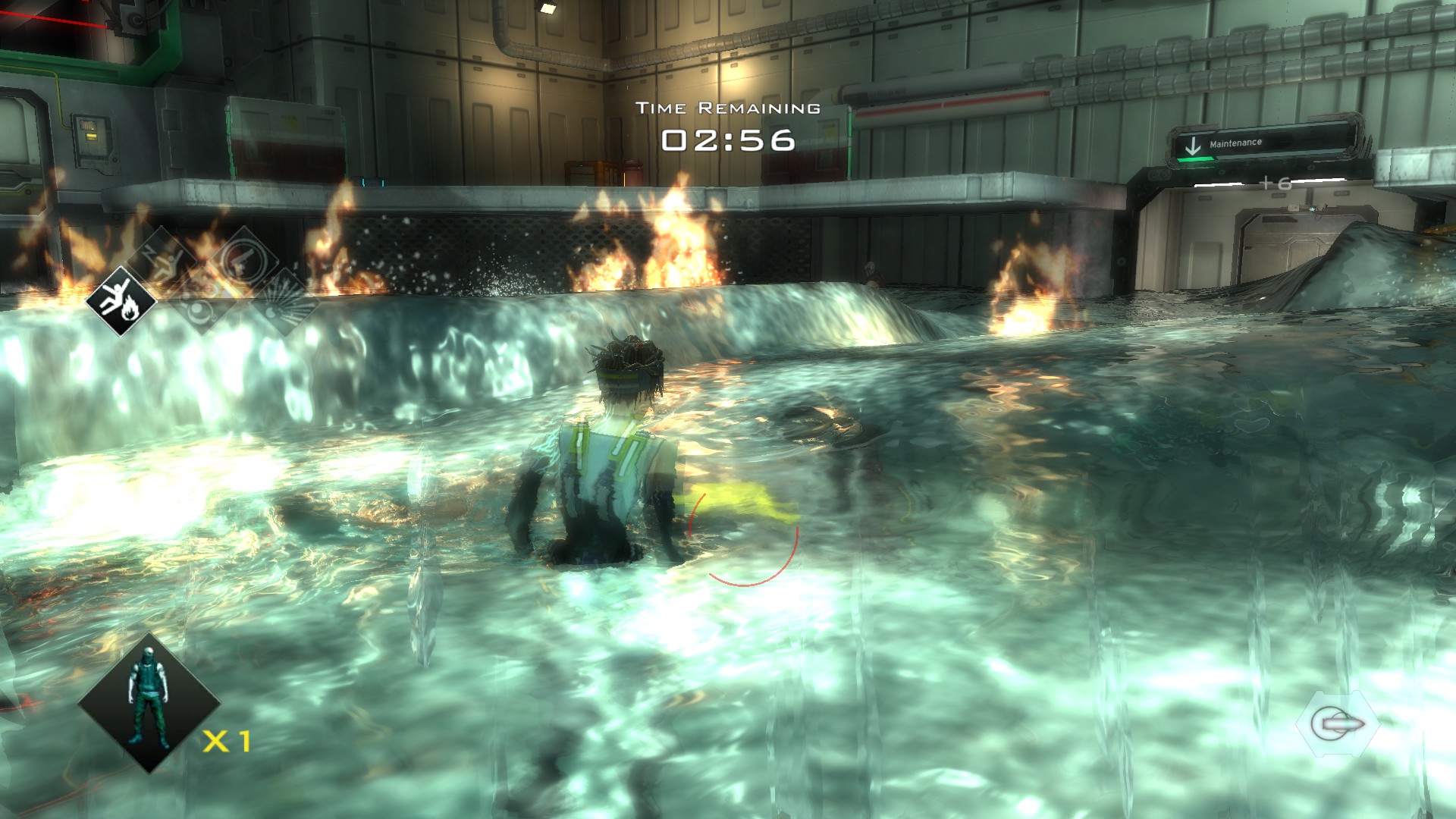Activate the pistol target diamond icon

coord(244,260)
